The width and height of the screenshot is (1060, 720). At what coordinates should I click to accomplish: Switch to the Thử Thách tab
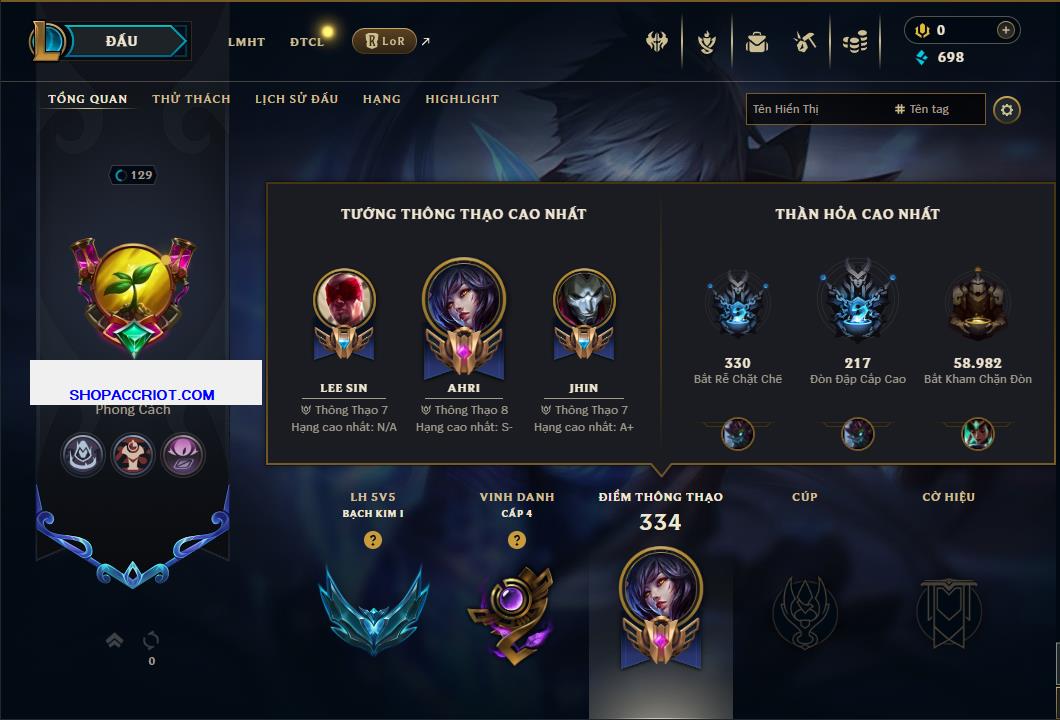point(191,99)
